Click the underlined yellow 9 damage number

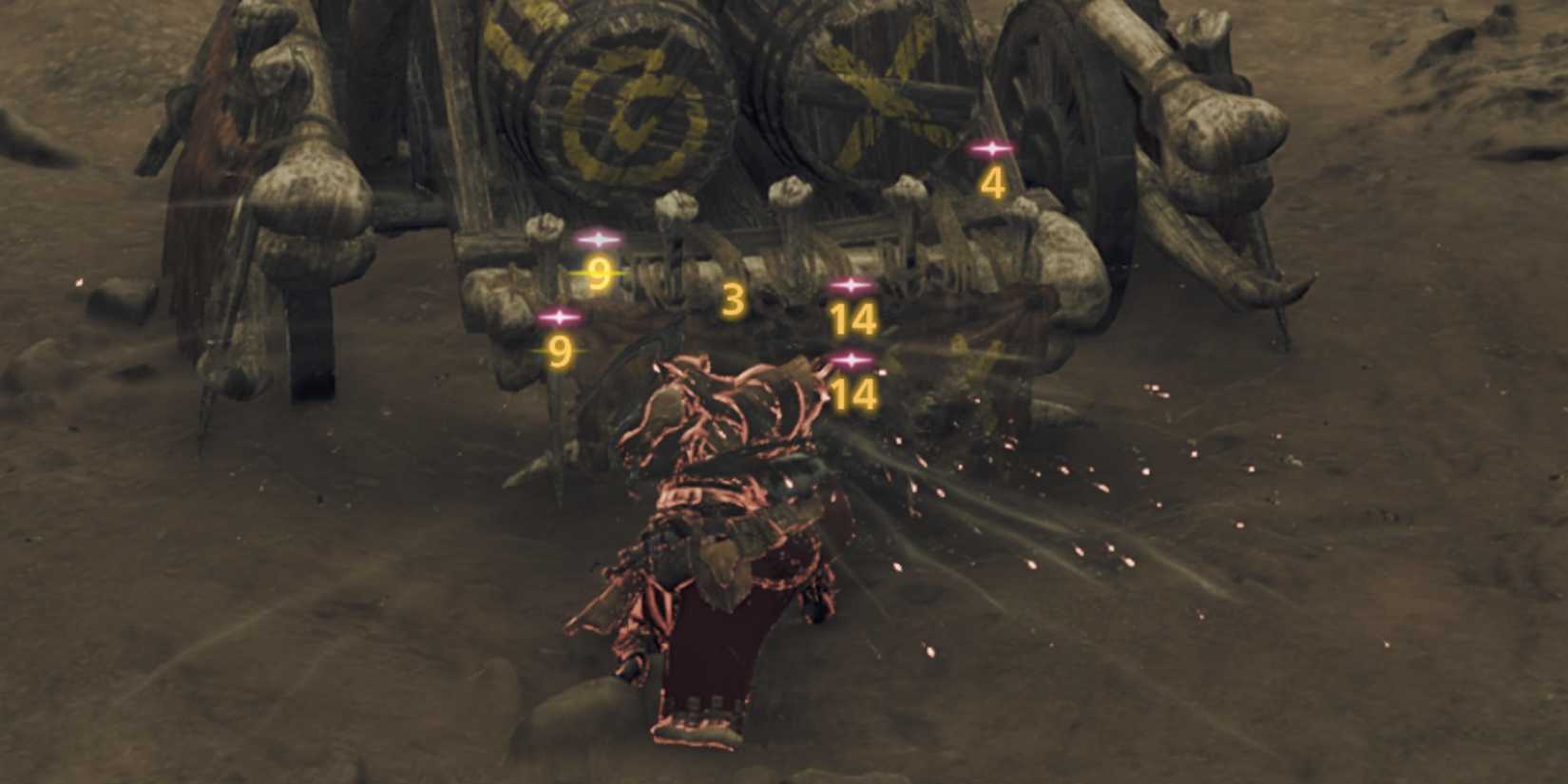click(599, 274)
